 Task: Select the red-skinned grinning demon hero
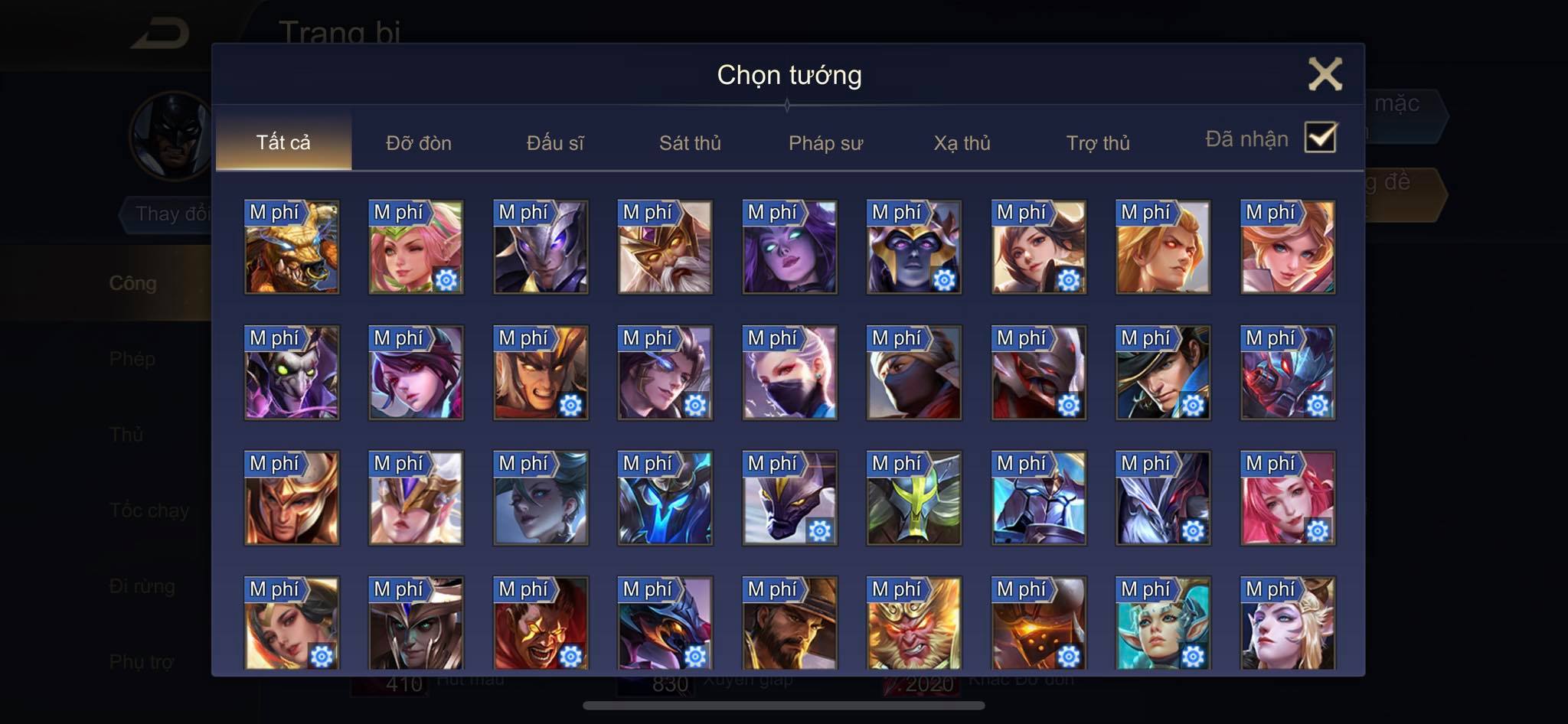pyautogui.click(x=541, y=624)
